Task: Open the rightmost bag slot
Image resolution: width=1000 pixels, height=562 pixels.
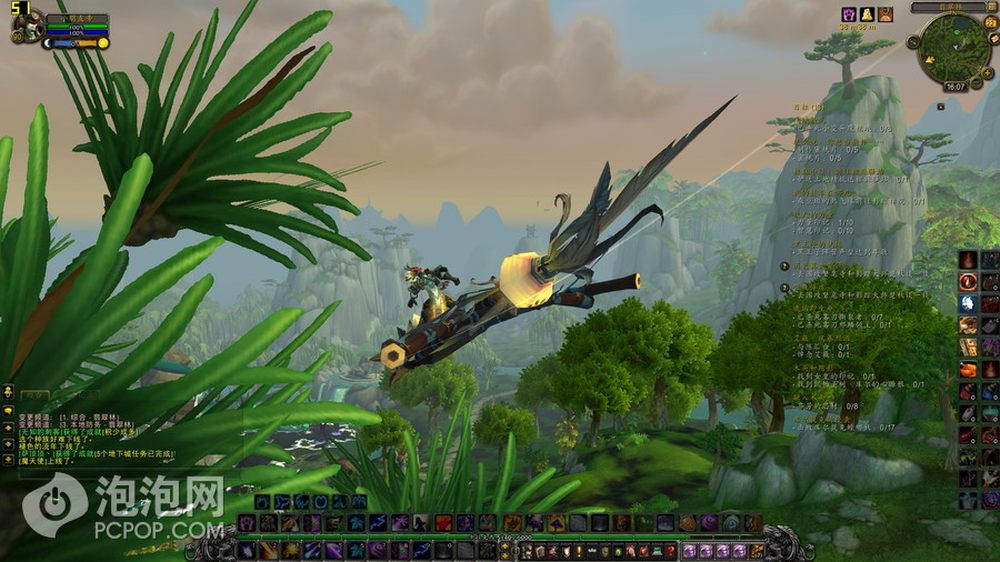Action: pyautogui.click(x=757, y=551)
